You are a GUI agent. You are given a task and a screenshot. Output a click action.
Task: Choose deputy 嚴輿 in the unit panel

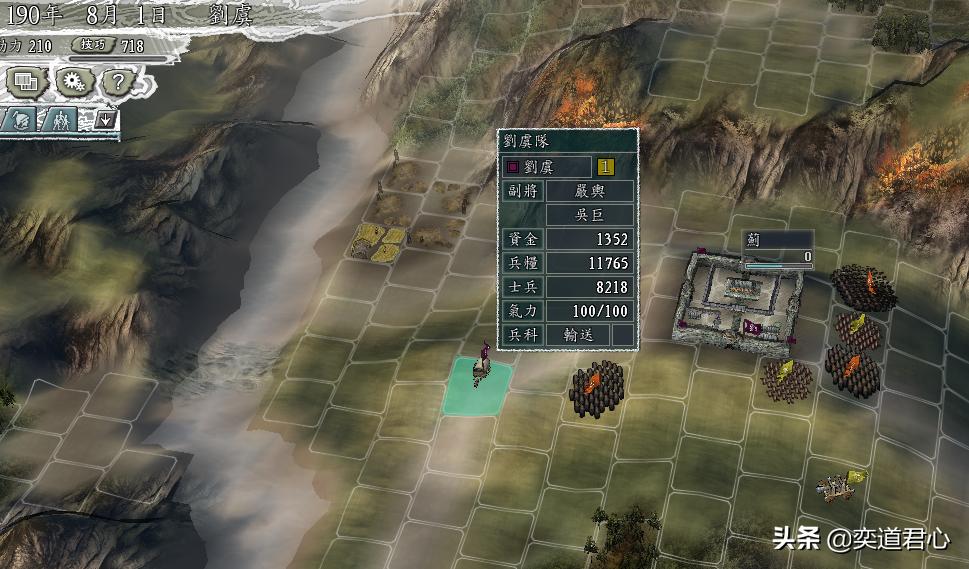tap(590, 191)
